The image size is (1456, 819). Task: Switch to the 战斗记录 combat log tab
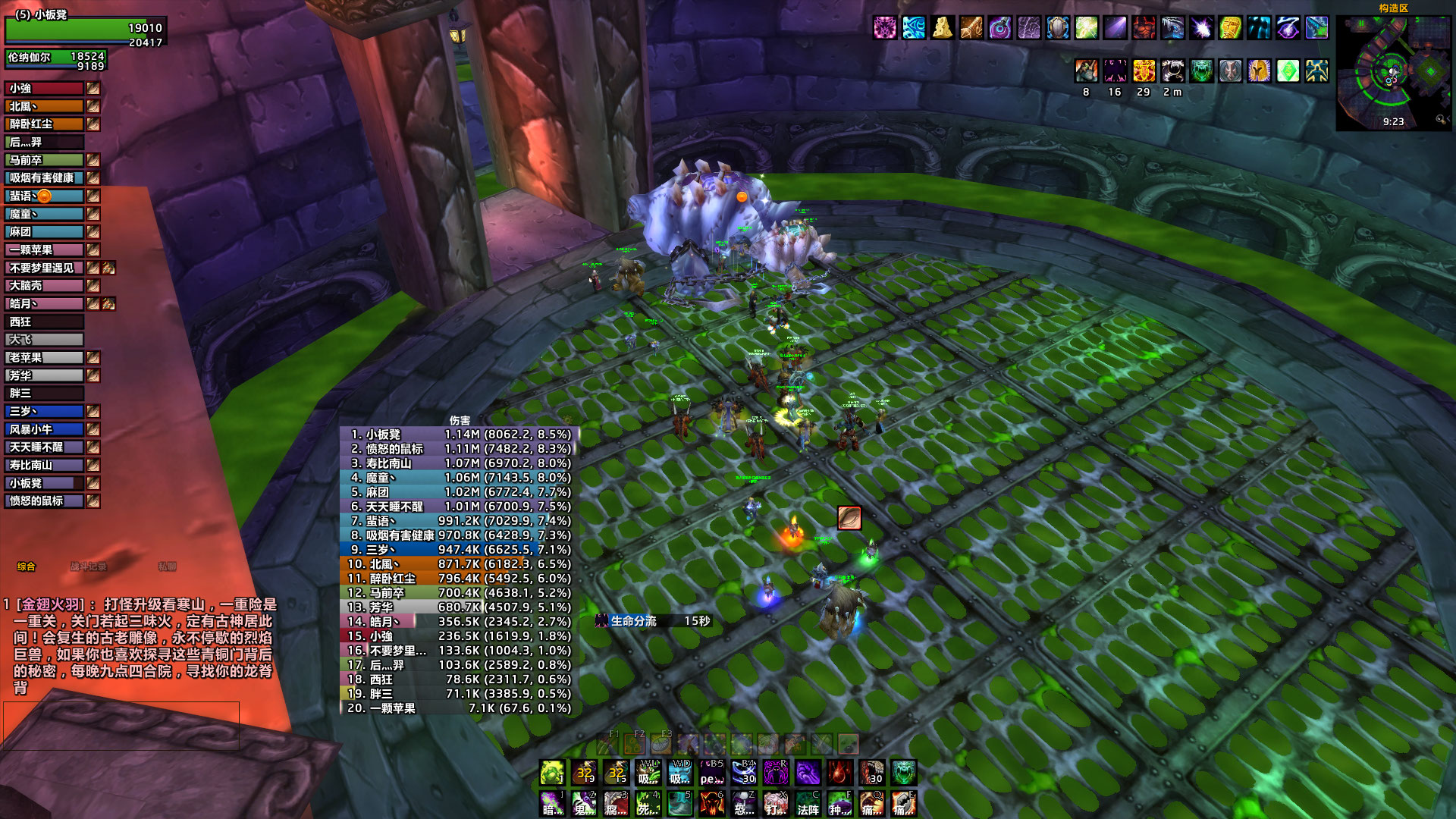point(88,566)
